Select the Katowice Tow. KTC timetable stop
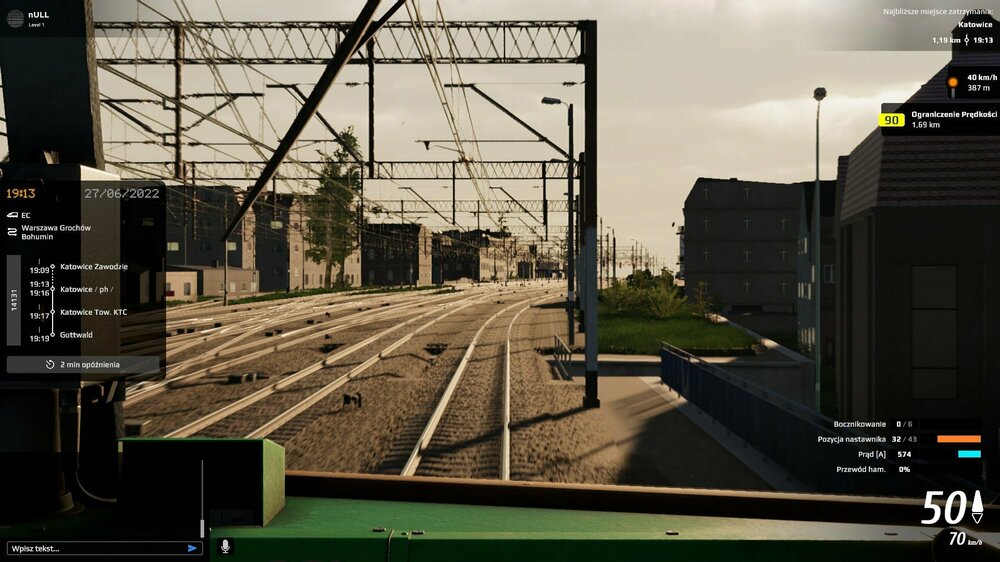1000x562 pixels. (93, 312)
